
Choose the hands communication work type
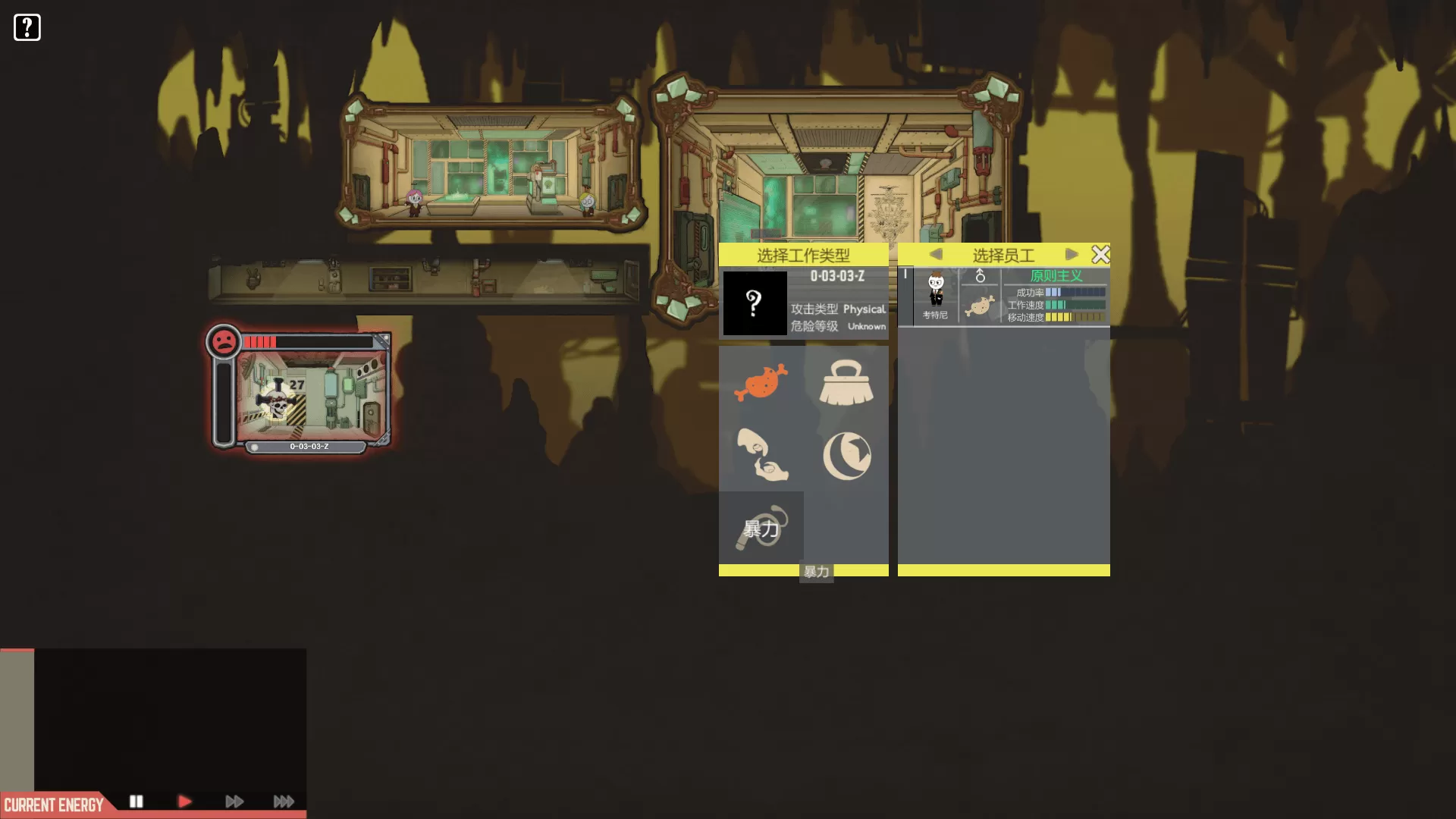(x=761, y=455)
